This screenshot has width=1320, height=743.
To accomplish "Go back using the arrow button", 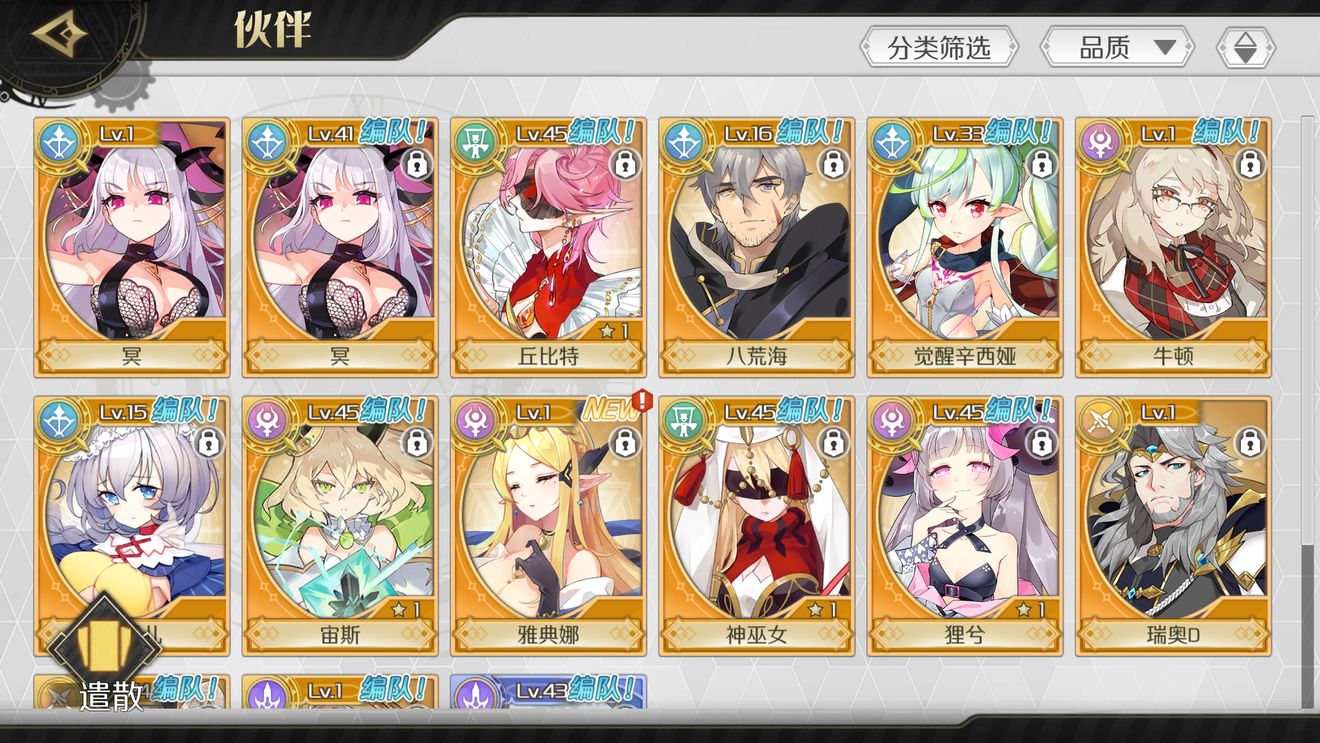I will pyautogui.click(x=58, y=35).
